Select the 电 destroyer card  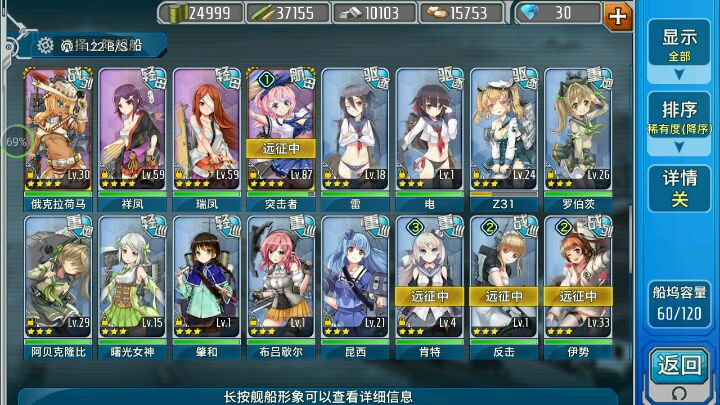[x=430, y=132]
